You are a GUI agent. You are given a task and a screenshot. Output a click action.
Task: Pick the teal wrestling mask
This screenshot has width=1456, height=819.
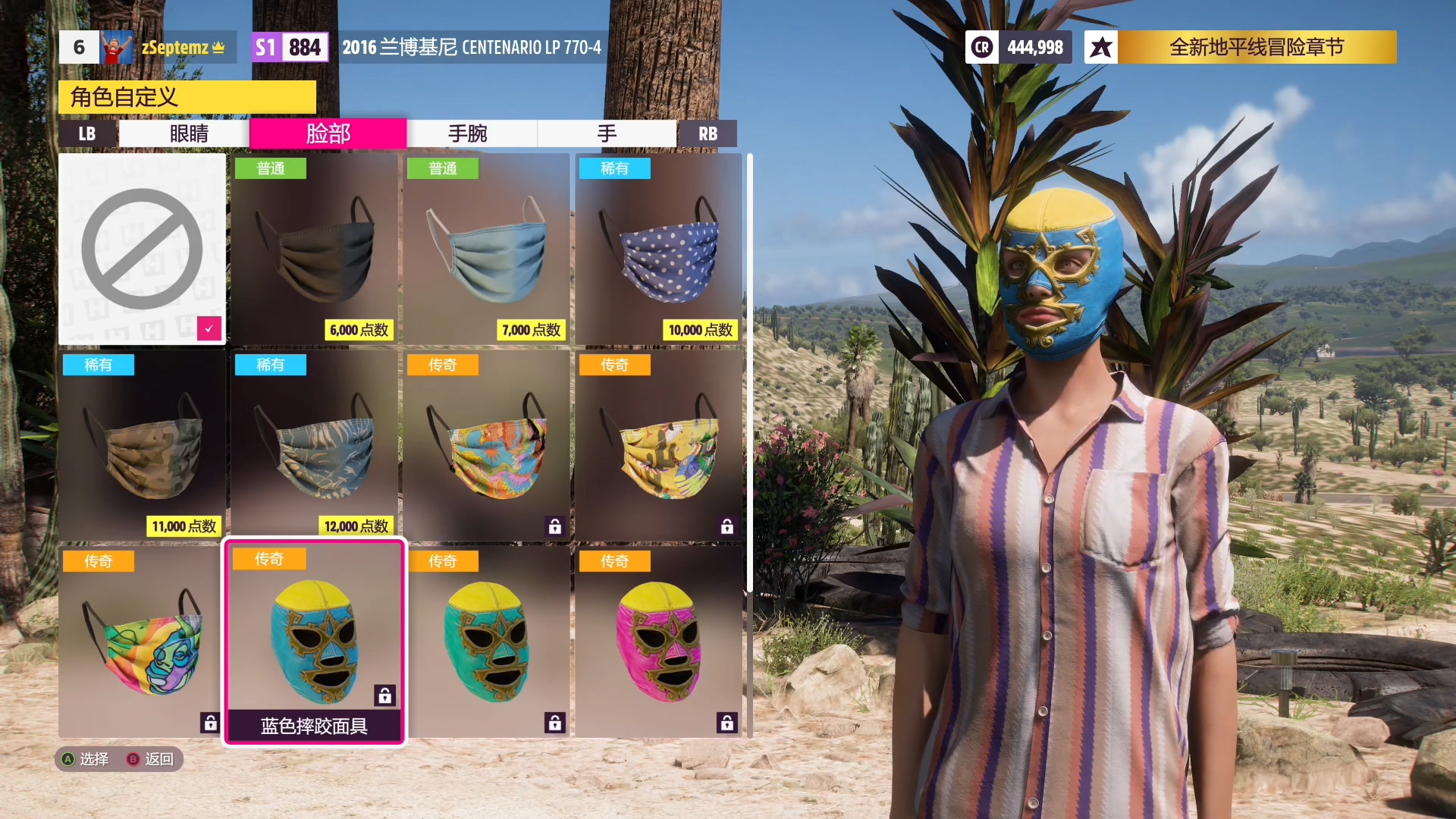pyautogui.click(x=487, y=642)
